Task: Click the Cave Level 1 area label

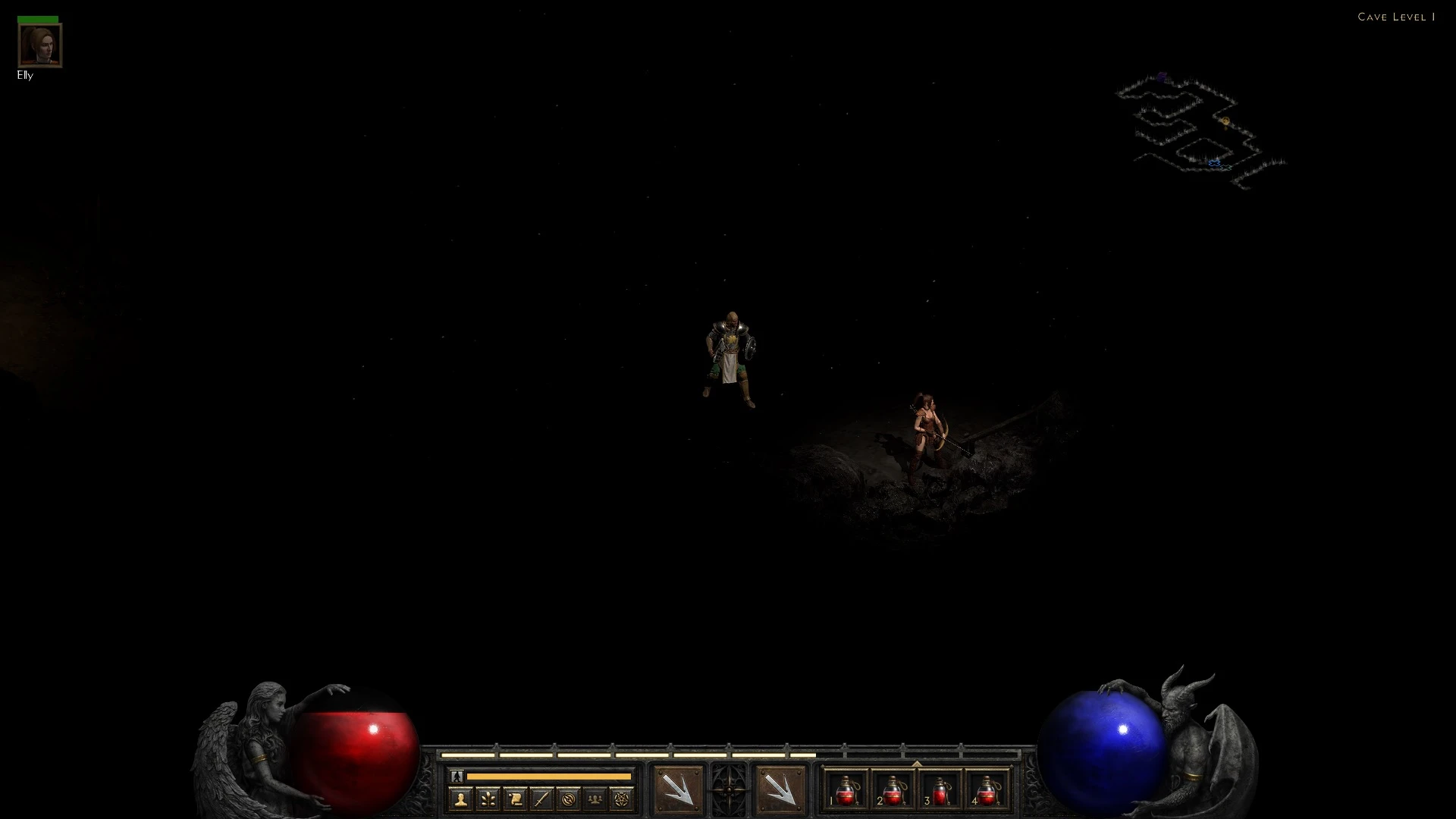Action: click(x=1398, y=17)
